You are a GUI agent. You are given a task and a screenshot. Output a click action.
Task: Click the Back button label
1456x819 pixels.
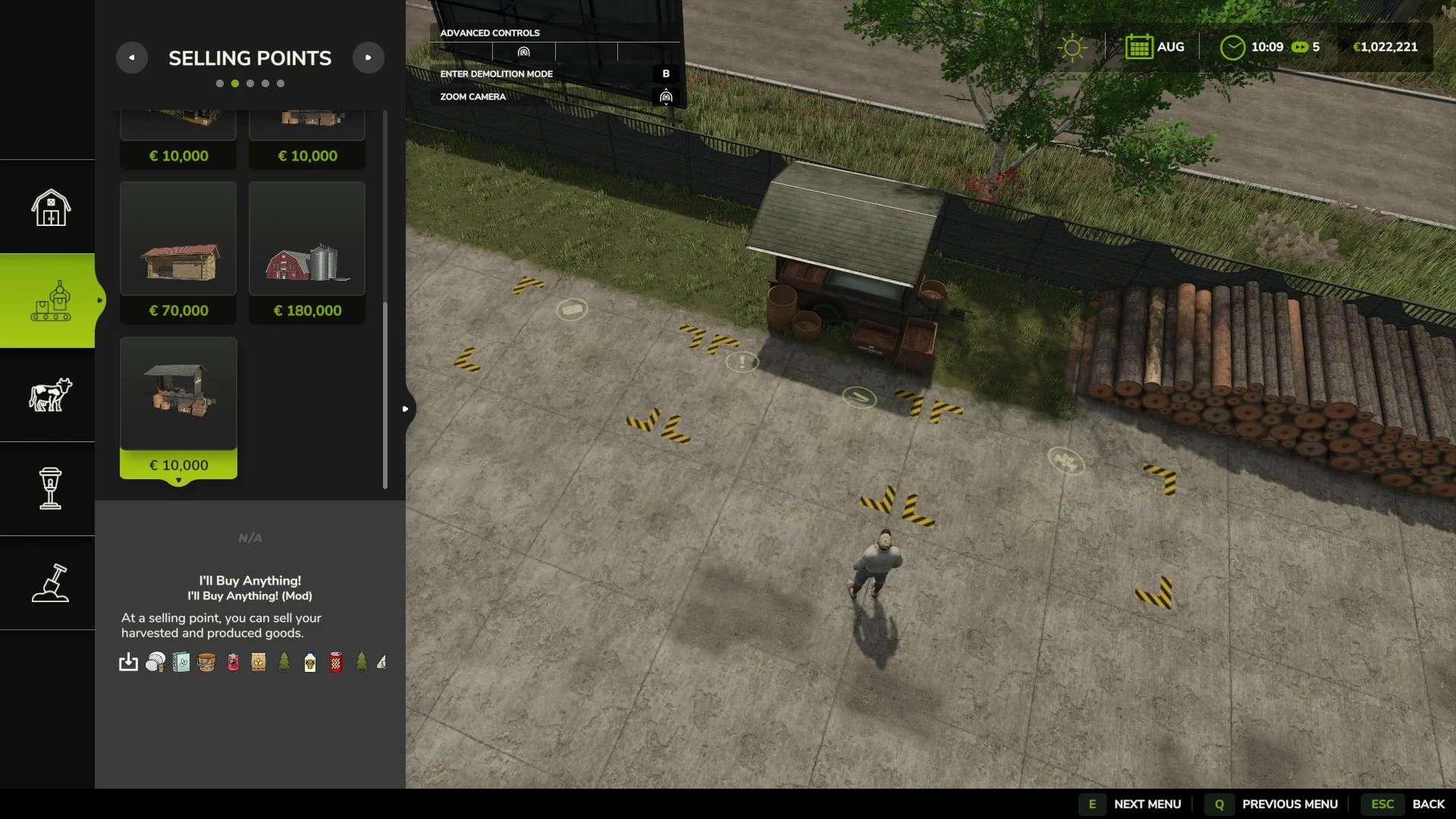coord(1428,804)
